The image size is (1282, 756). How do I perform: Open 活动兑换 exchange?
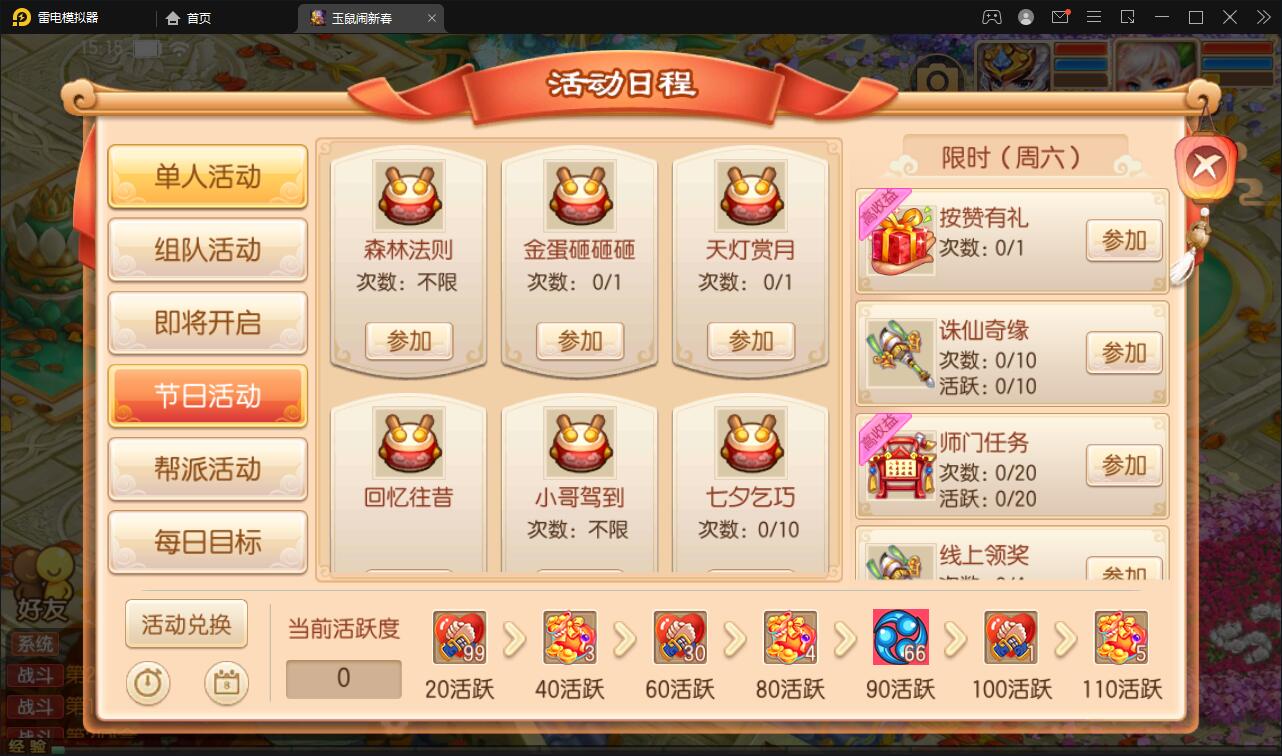[x=186, y=622]
